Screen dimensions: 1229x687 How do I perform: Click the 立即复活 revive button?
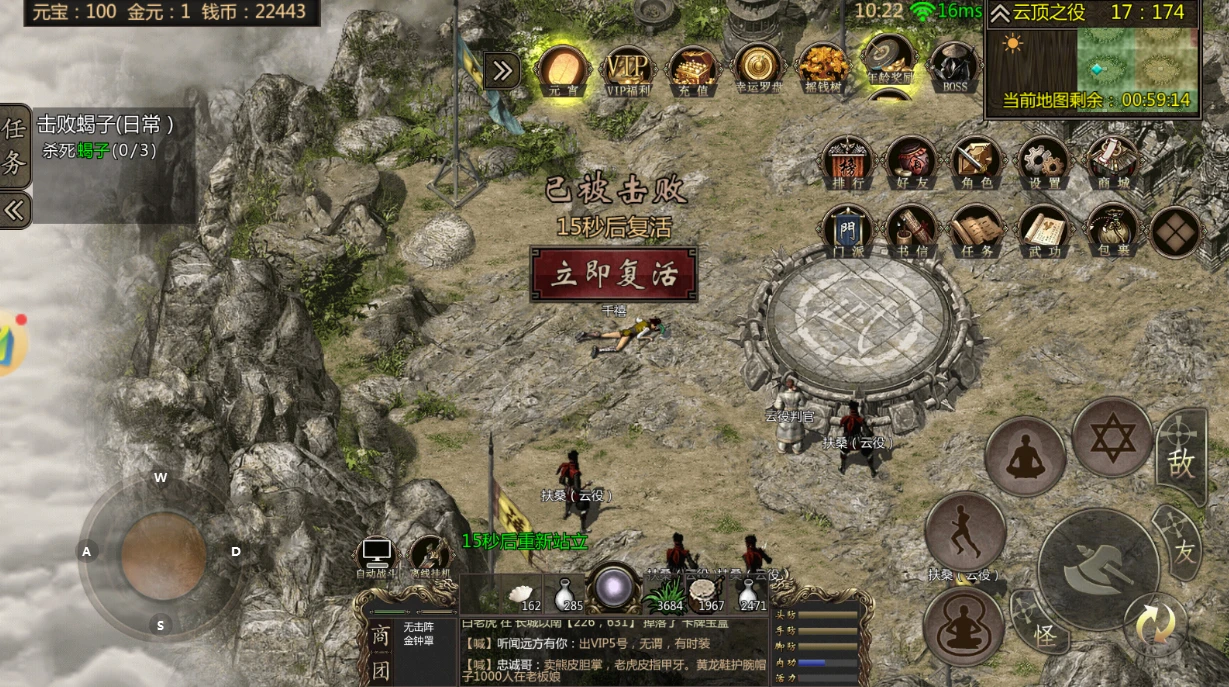pyautogui.click(x=613, y=274)
